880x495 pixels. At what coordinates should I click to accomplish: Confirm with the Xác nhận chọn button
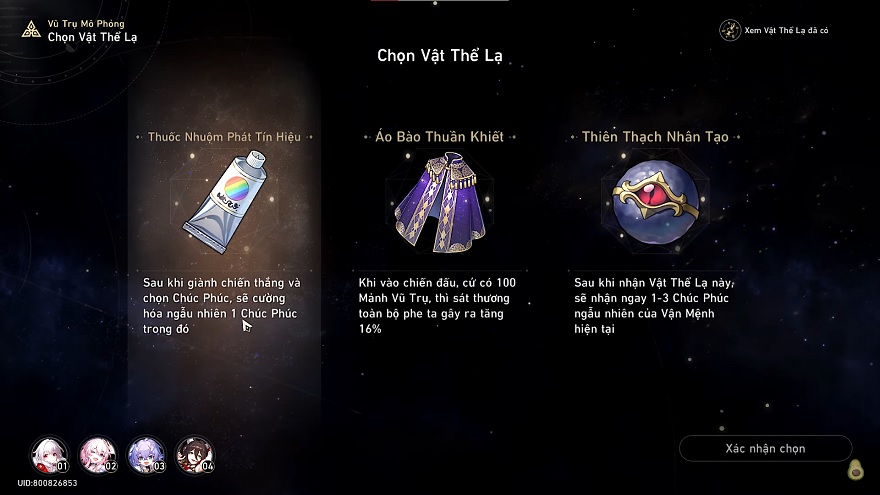tap(765, 448)
